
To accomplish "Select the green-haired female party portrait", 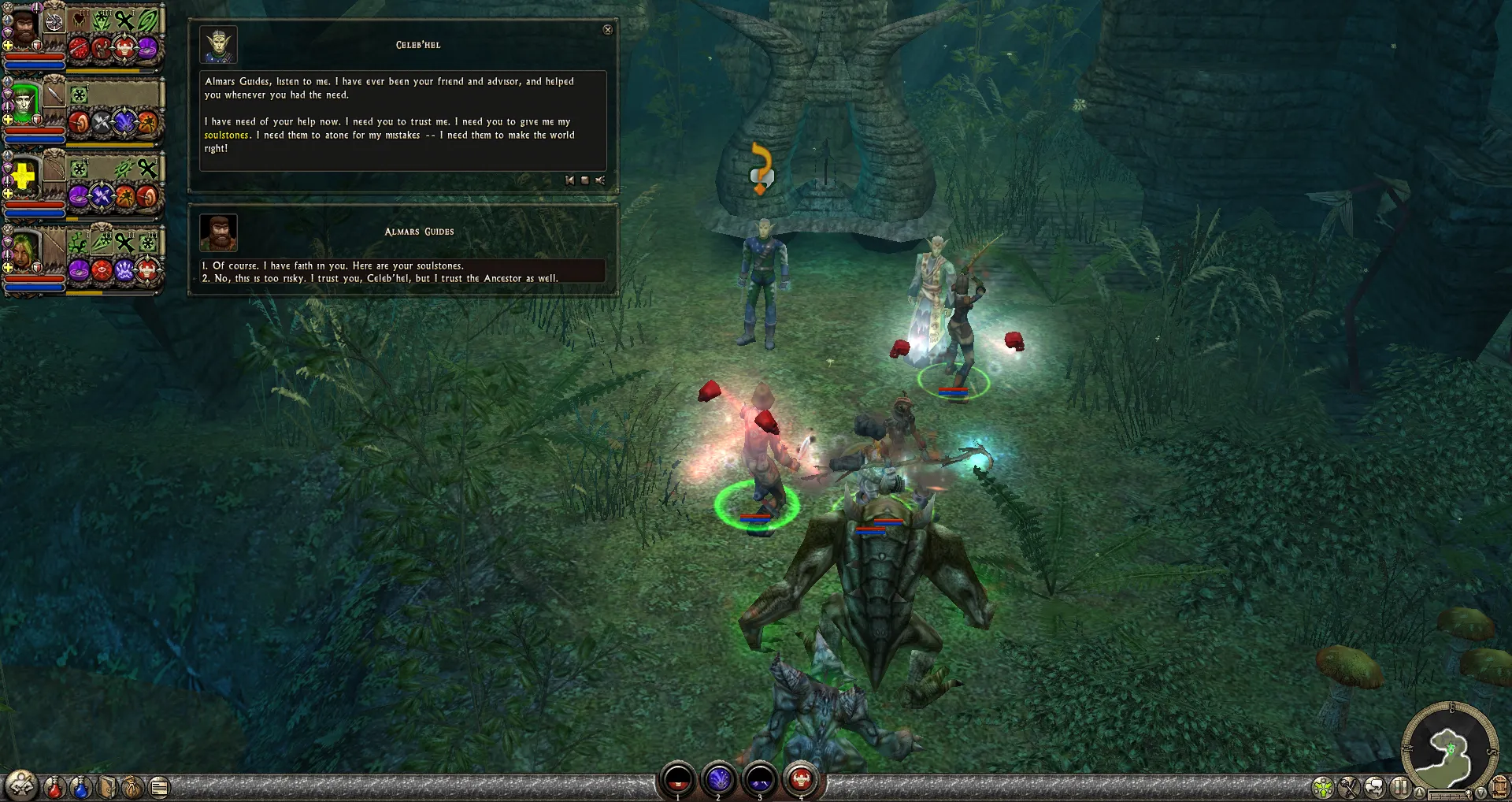I will (x=24, y=249).
